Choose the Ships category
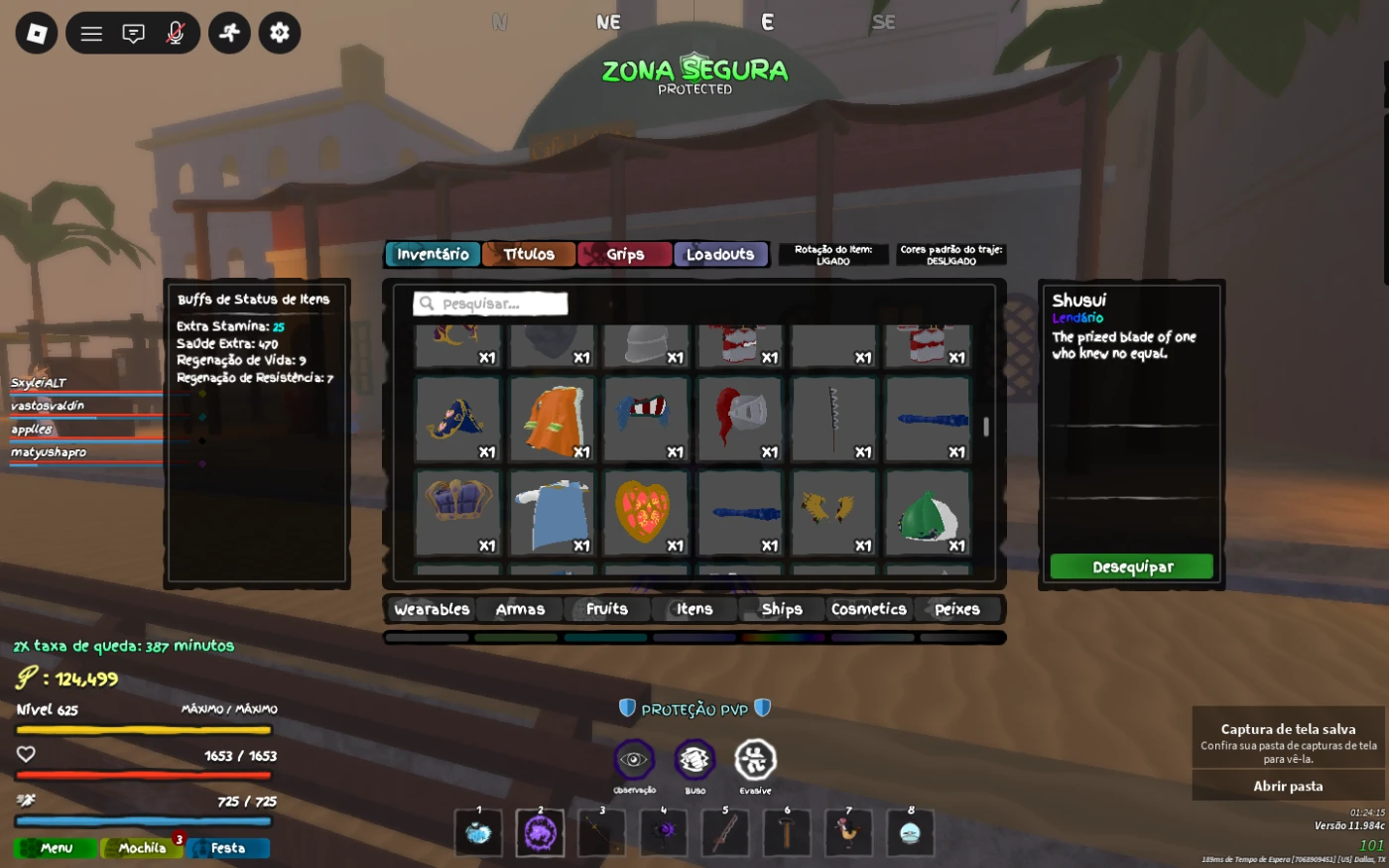Viewport: 1389px width, 868px height. coord(782,609)
